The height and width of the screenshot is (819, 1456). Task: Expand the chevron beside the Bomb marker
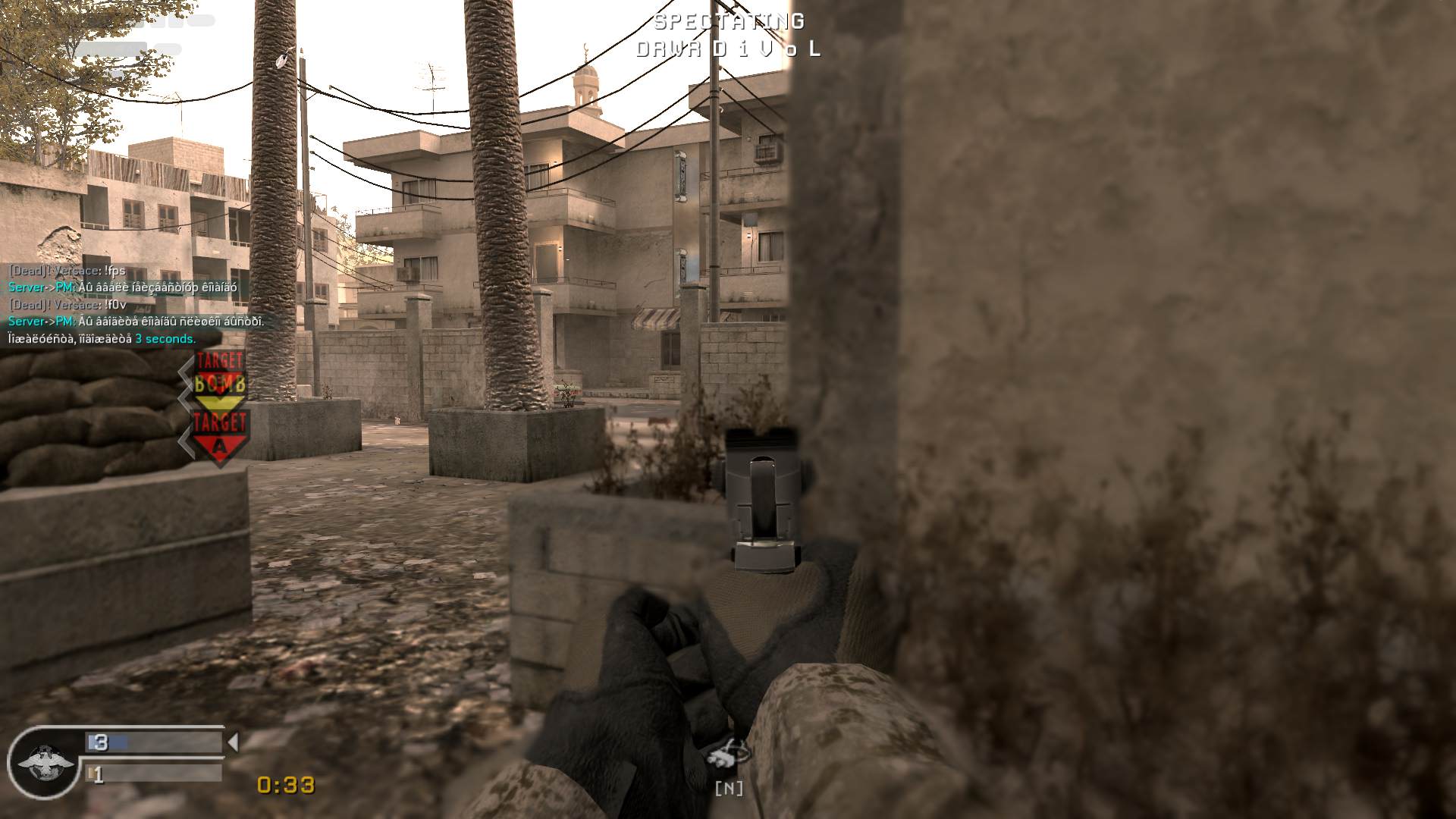point(187,385)
